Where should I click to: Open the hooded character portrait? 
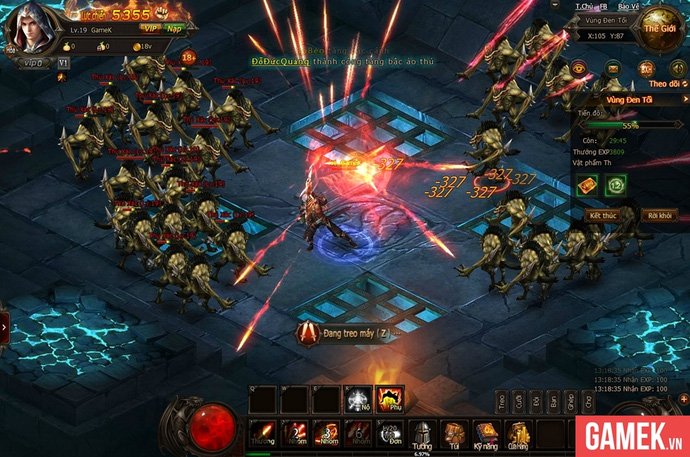27,30
